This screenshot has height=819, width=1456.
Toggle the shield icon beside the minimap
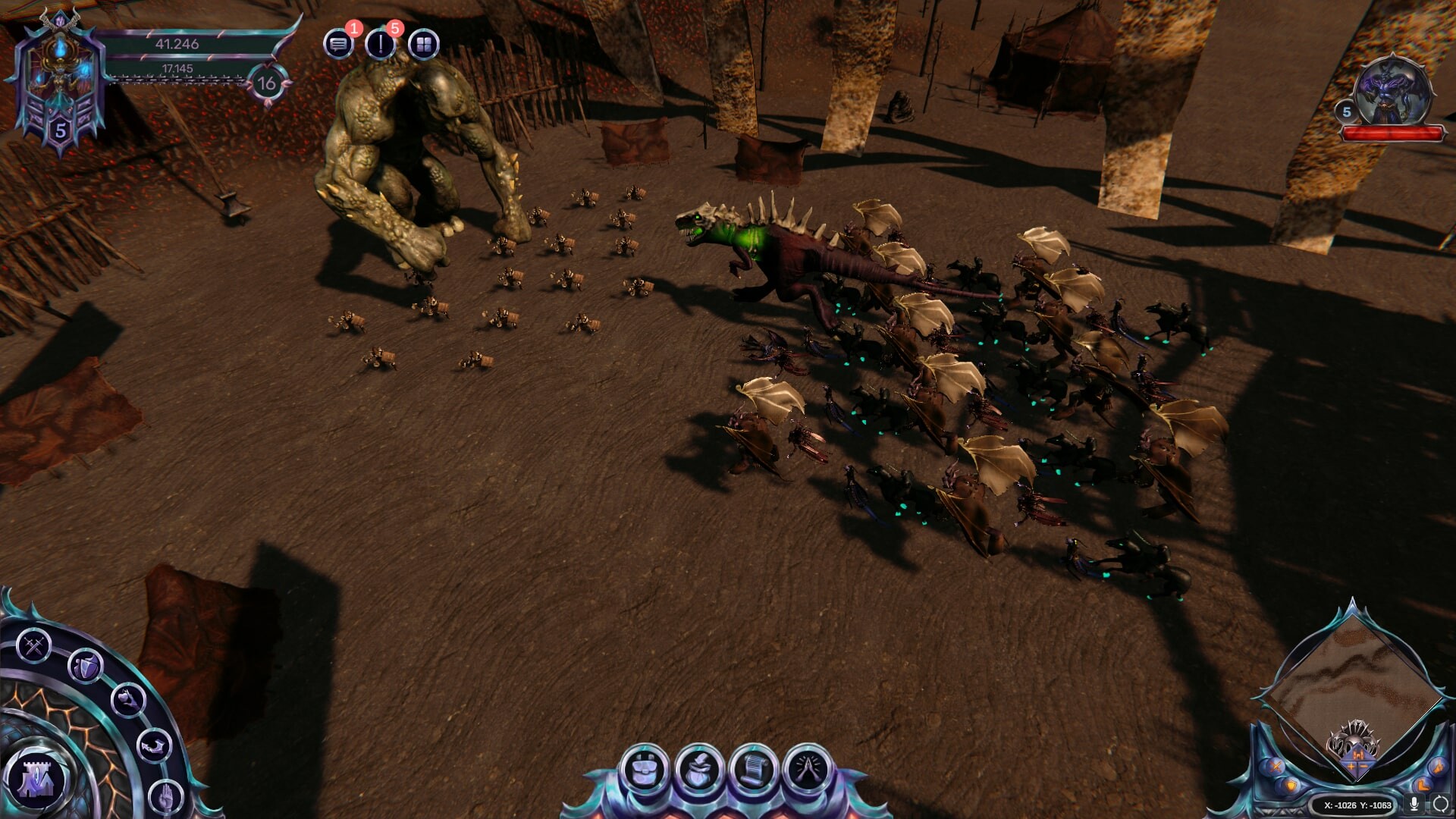coord(1291,787)
